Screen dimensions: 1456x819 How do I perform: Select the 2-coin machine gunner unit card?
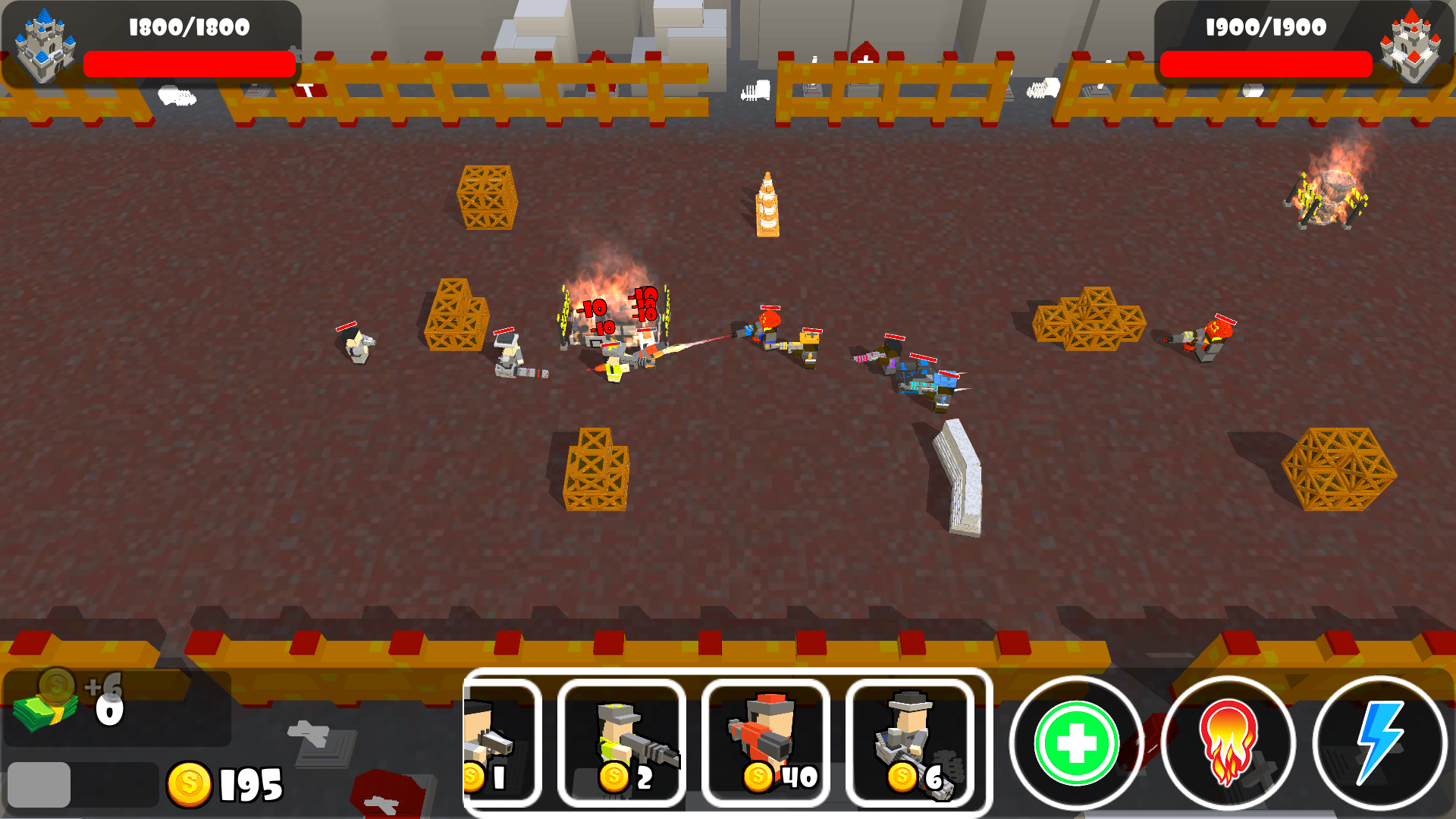pyautogui.click(x=620, y=743)
